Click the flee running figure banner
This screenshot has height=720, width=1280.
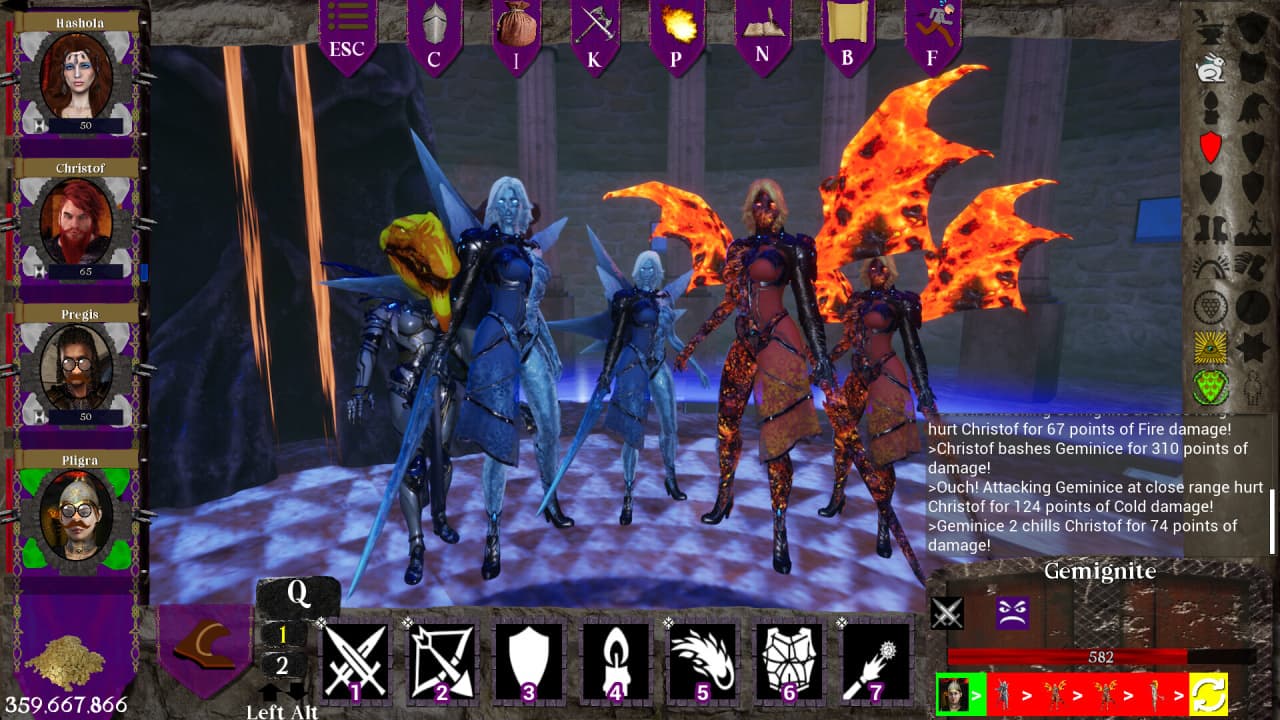(932, 34)
